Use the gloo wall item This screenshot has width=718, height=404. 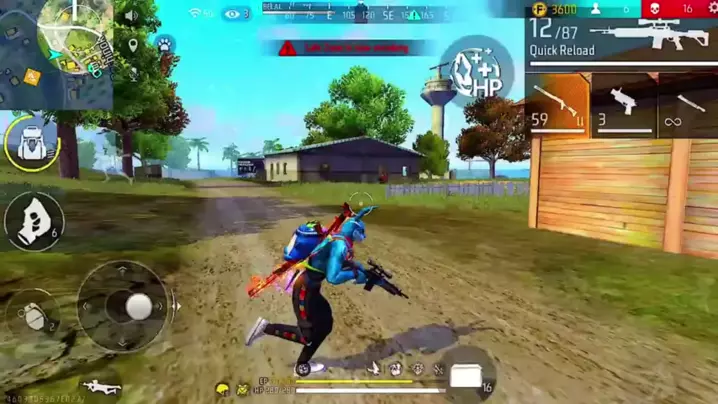click(x=35, y=221)
